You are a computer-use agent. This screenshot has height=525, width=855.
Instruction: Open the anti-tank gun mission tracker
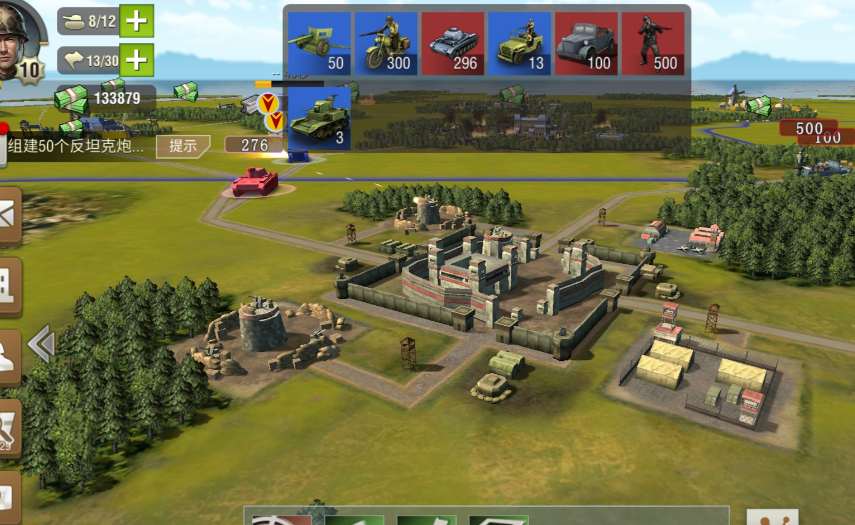[77, 146]
